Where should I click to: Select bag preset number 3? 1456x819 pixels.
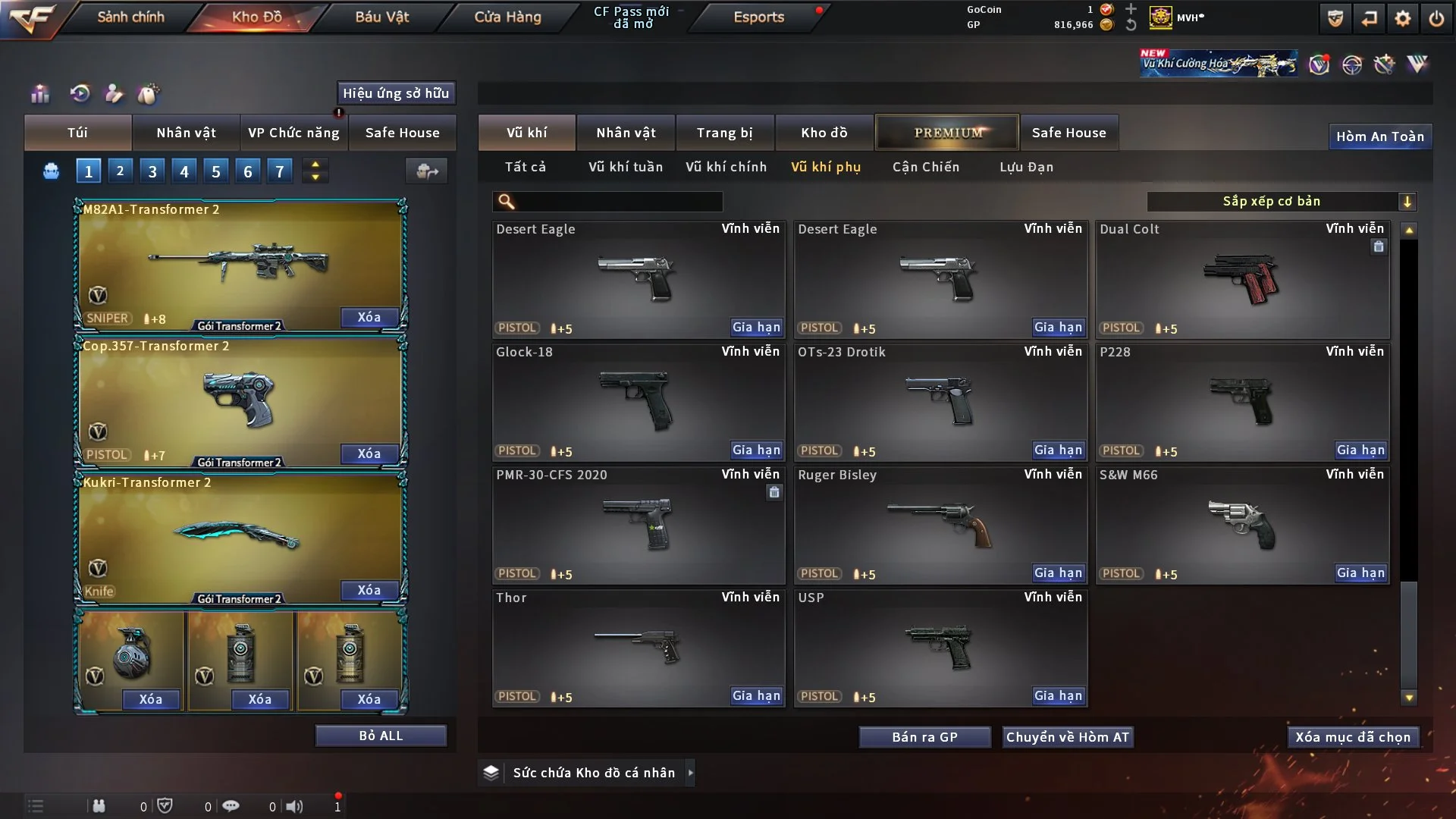152,171
